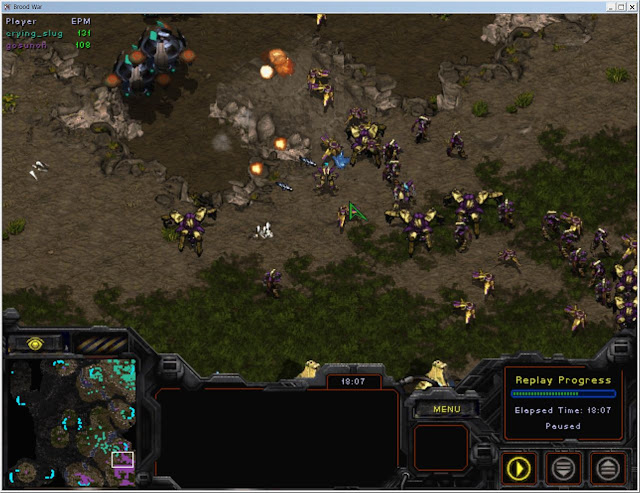Toggle the yellow eye vision button
The width and height of the screenshot is (640, 493).
tap(36, 343)
